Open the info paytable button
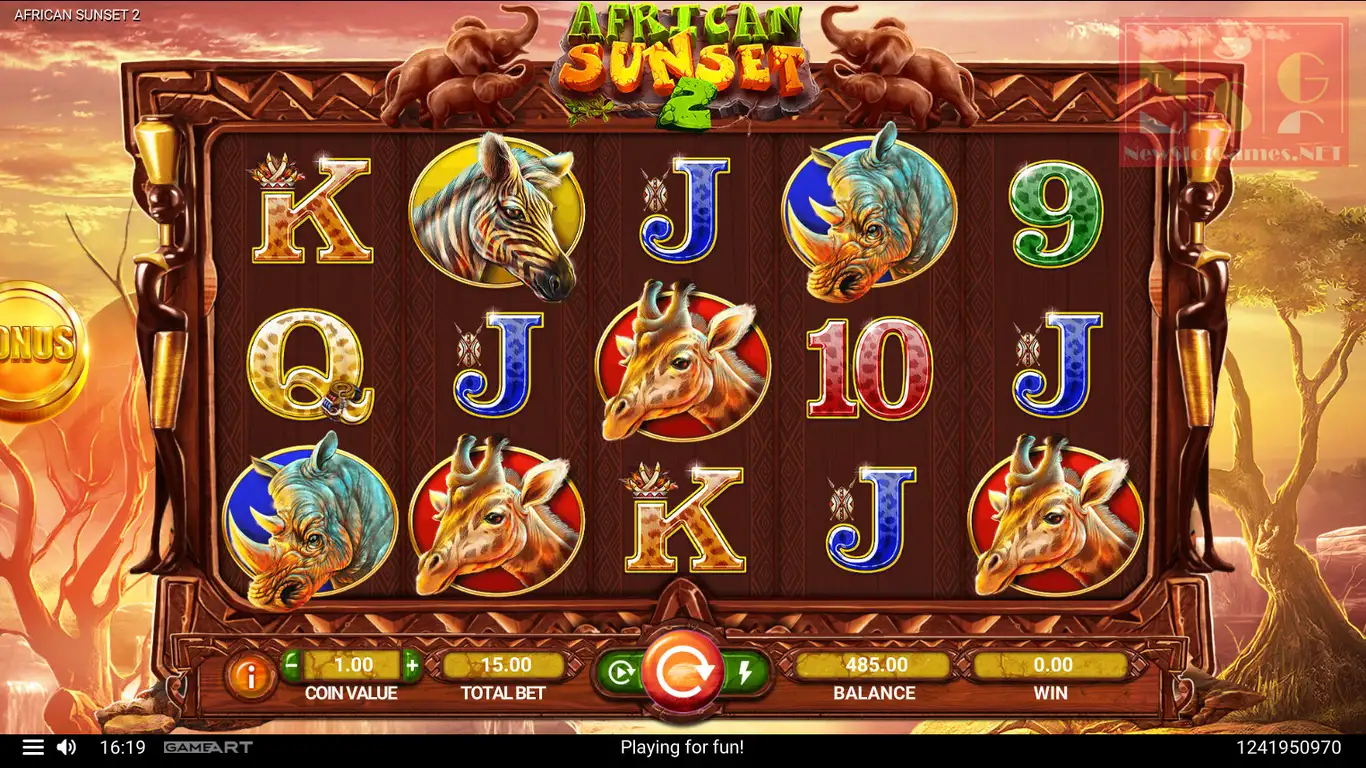 point(250,677)
